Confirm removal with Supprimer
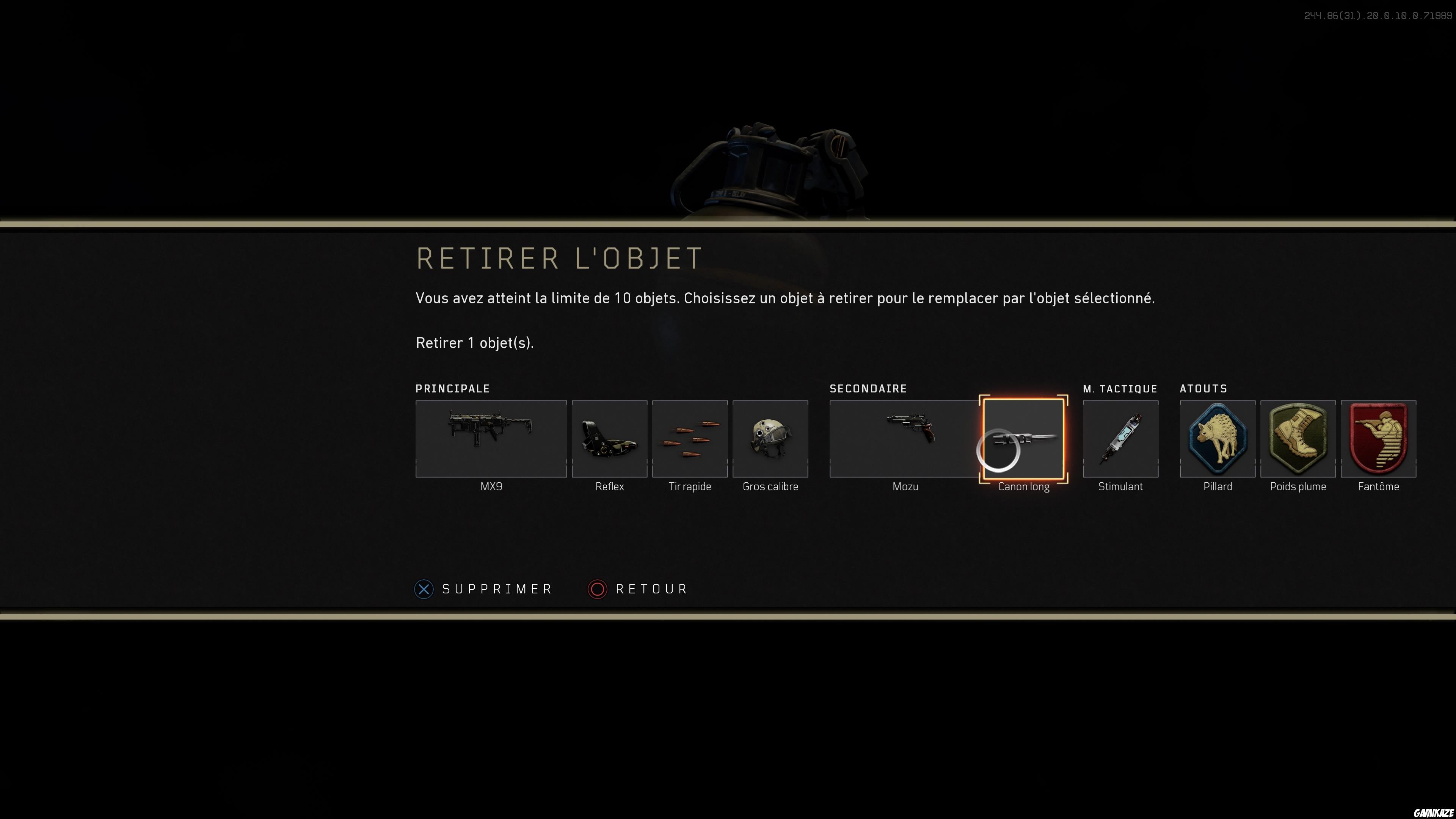This screenshot has height=819, width=1456. coord(484,589)
